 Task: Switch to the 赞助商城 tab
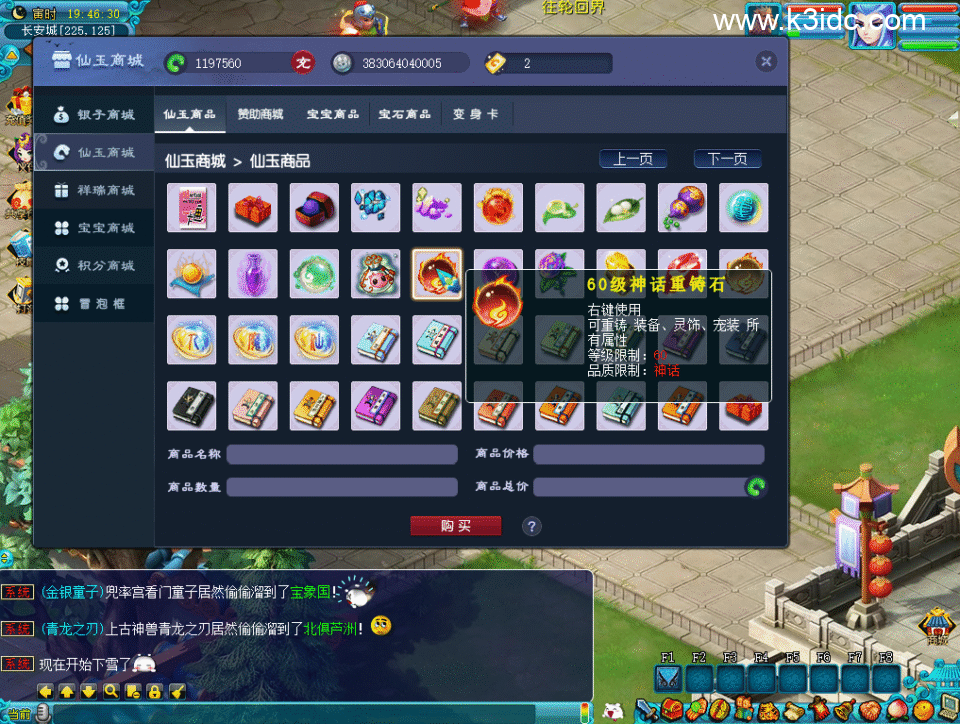pos(260,114)
